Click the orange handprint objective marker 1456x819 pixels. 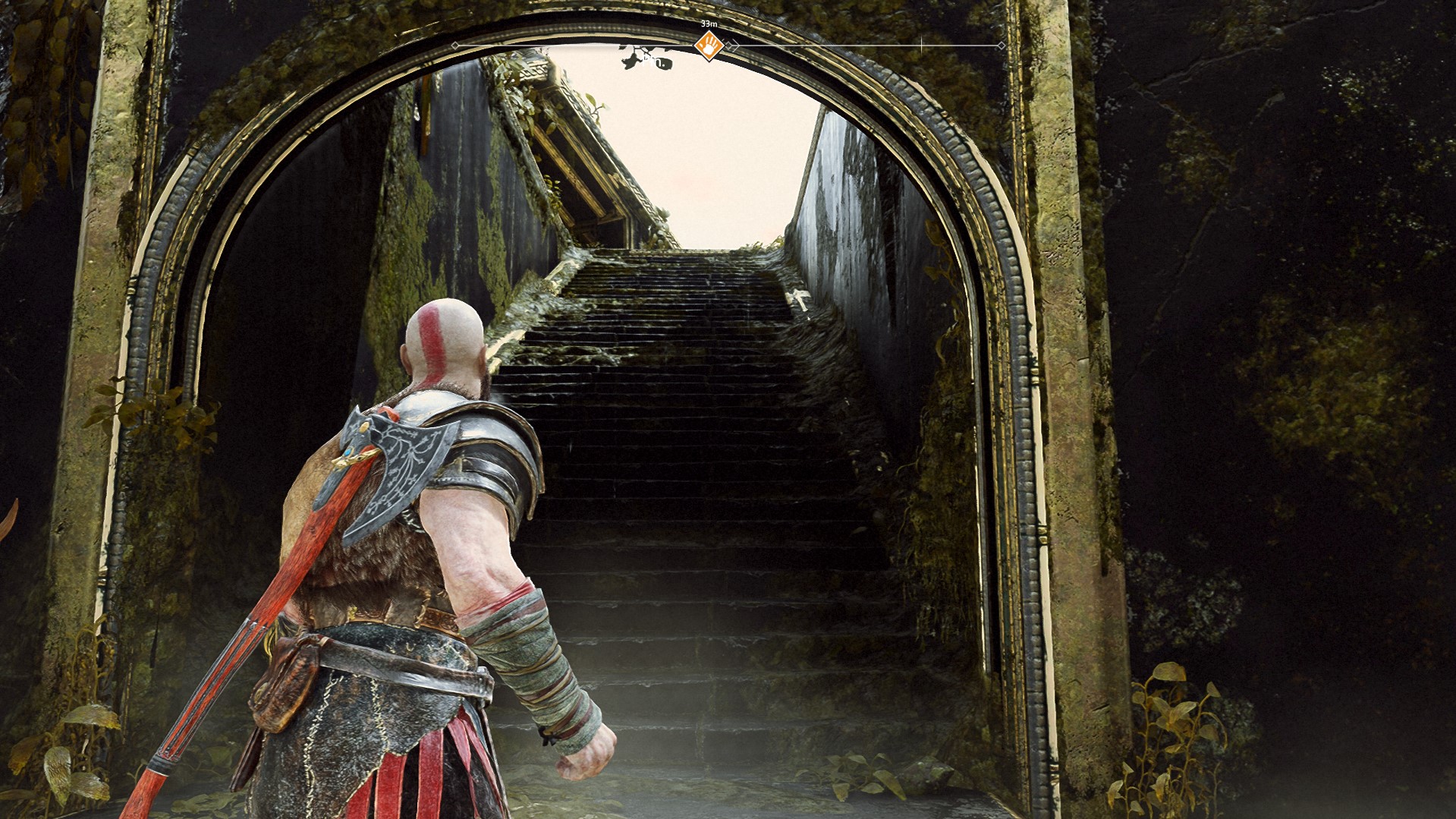(709, 46)
